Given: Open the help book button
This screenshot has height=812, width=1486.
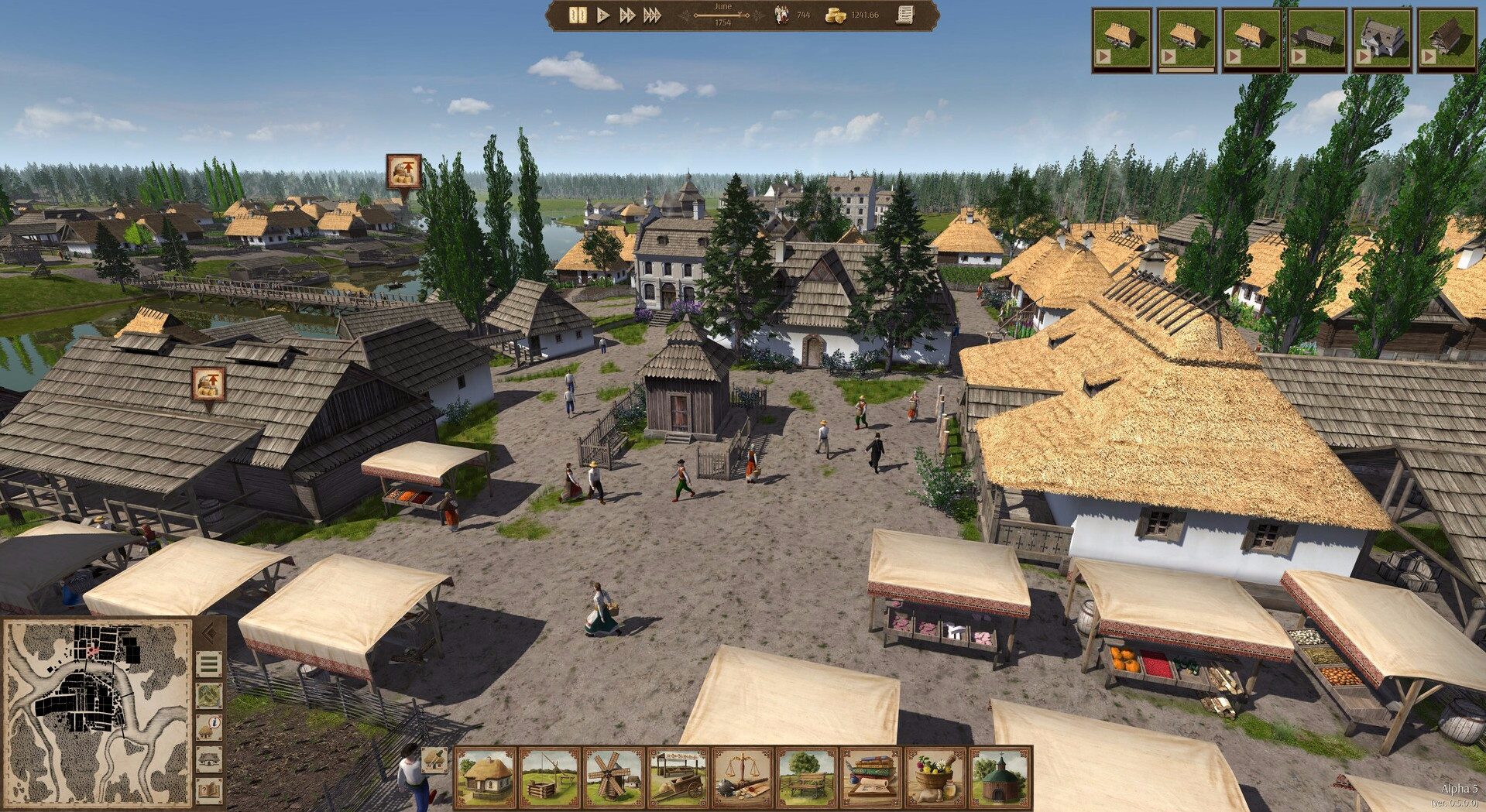Looking at the screenshot, I should 209,790.
